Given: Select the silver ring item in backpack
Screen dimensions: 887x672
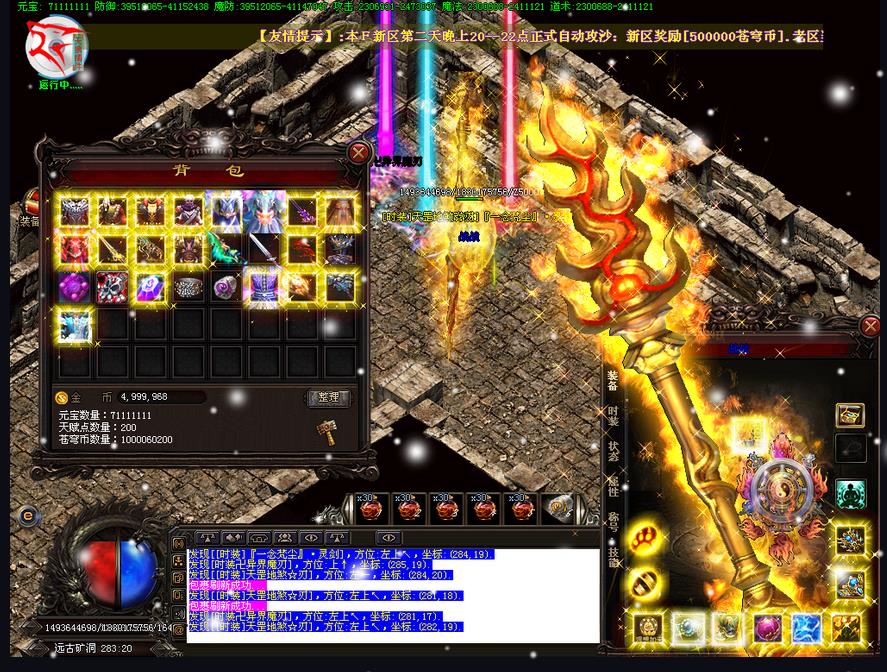Looking at the screenshot, I should (x=187, y=287).
